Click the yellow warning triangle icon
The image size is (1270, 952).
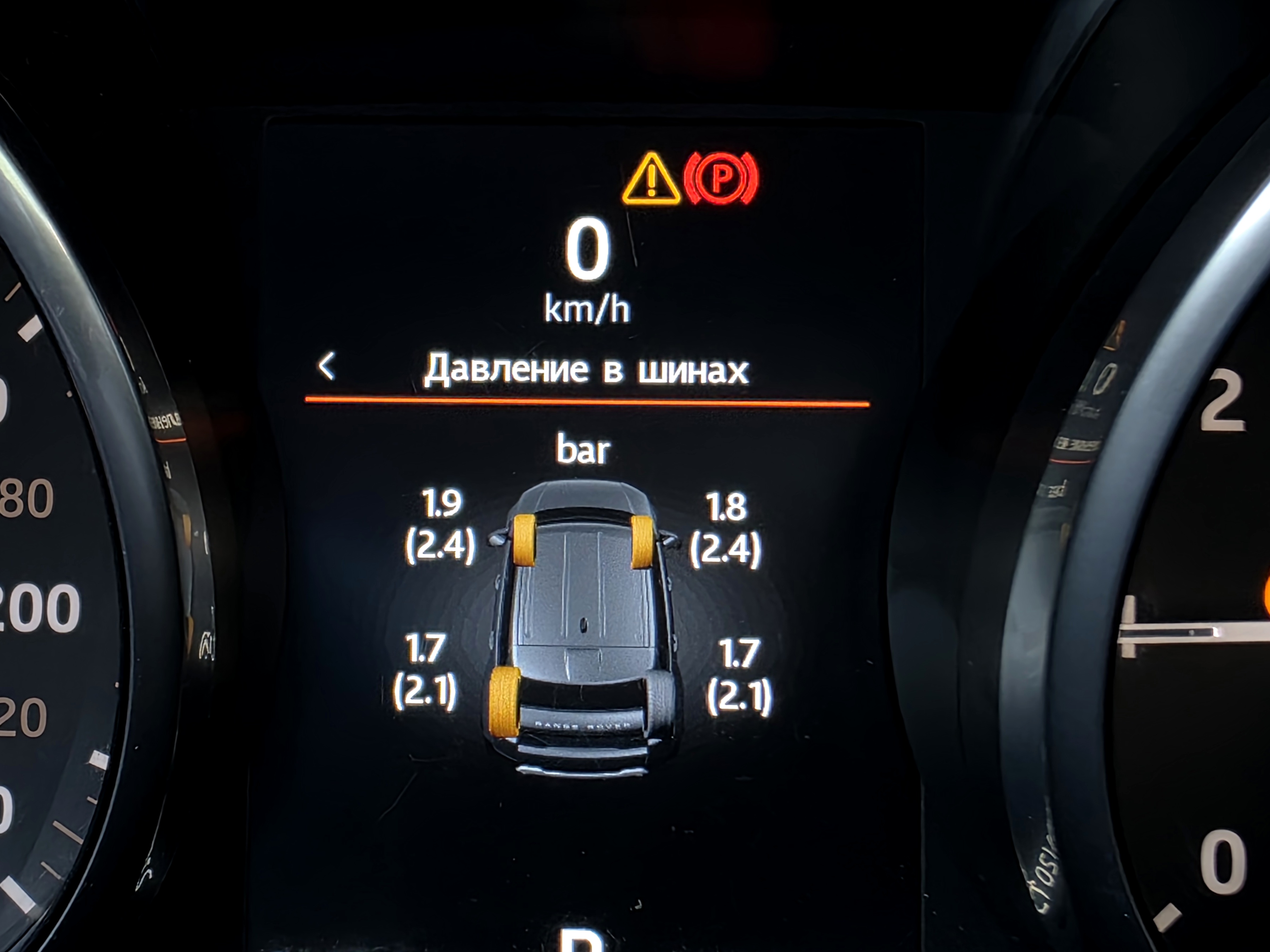coord(651,180)
